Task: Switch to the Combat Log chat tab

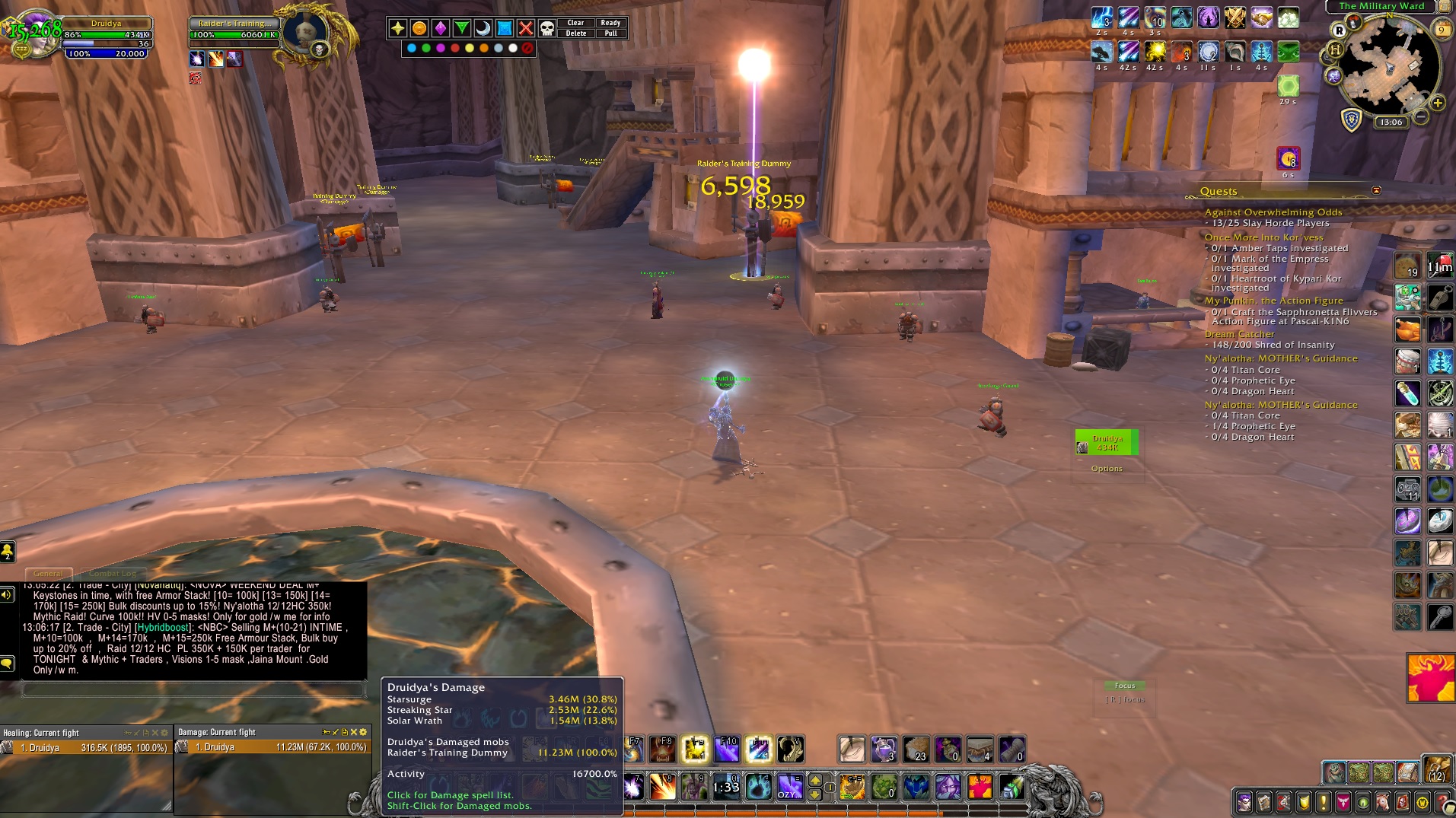Action: coord(113,574)
